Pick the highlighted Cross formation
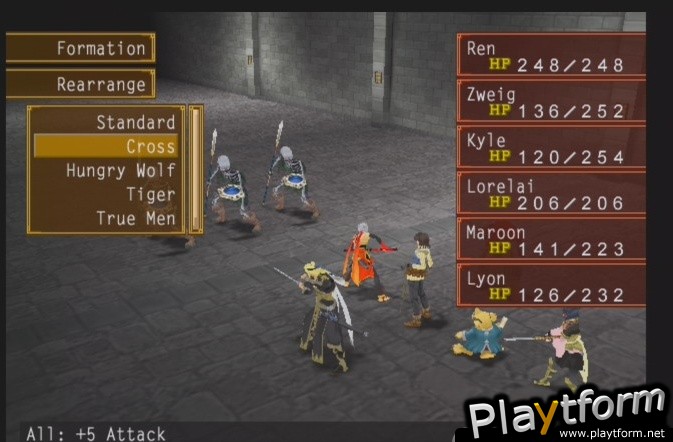 point(106,147)
